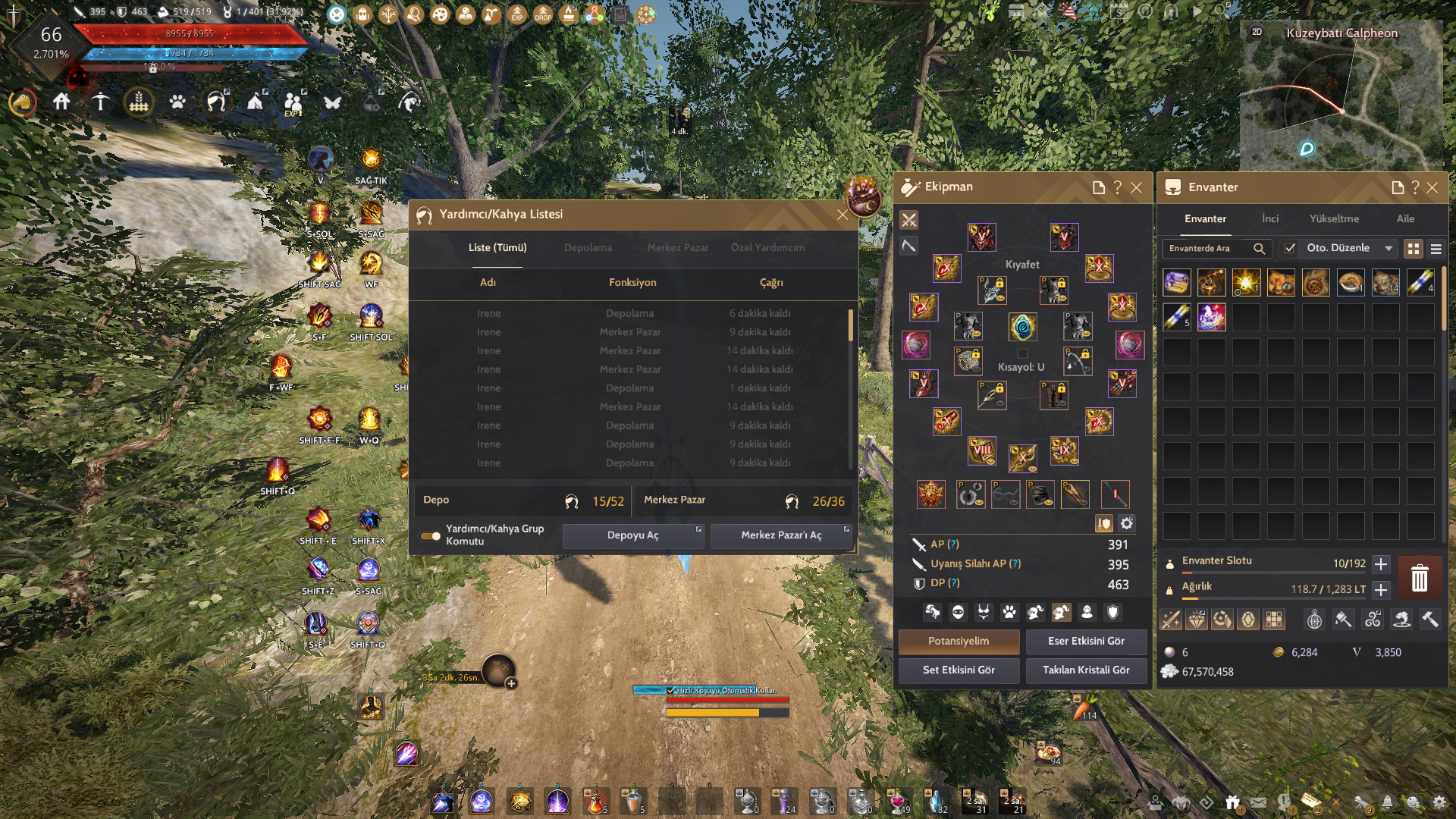Uncheck the Oto. Düzenle checkbox

click(1288, 248)
